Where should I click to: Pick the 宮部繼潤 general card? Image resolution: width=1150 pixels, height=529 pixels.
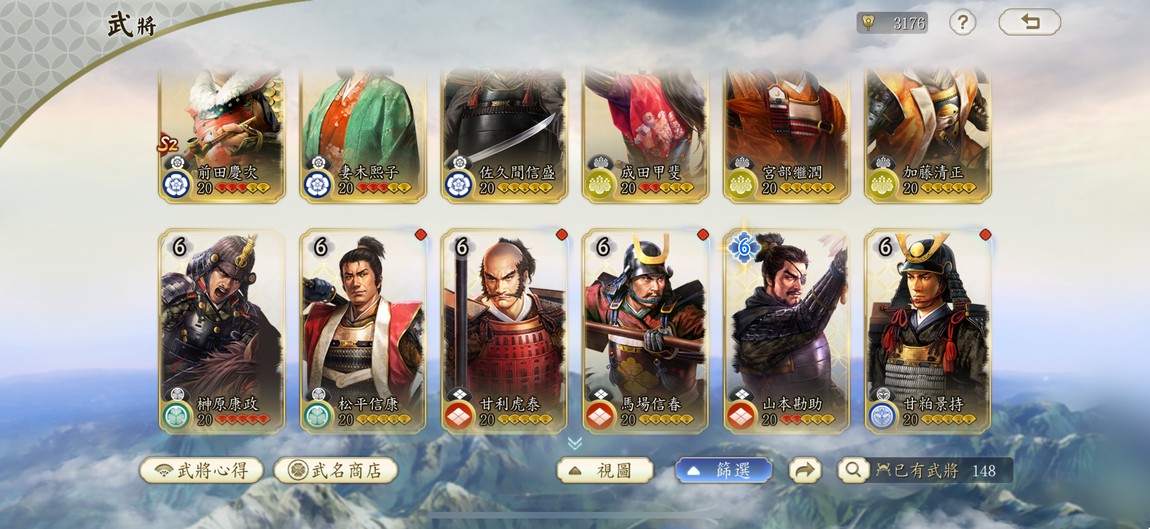pyautogui.click(x=786, y=135)
